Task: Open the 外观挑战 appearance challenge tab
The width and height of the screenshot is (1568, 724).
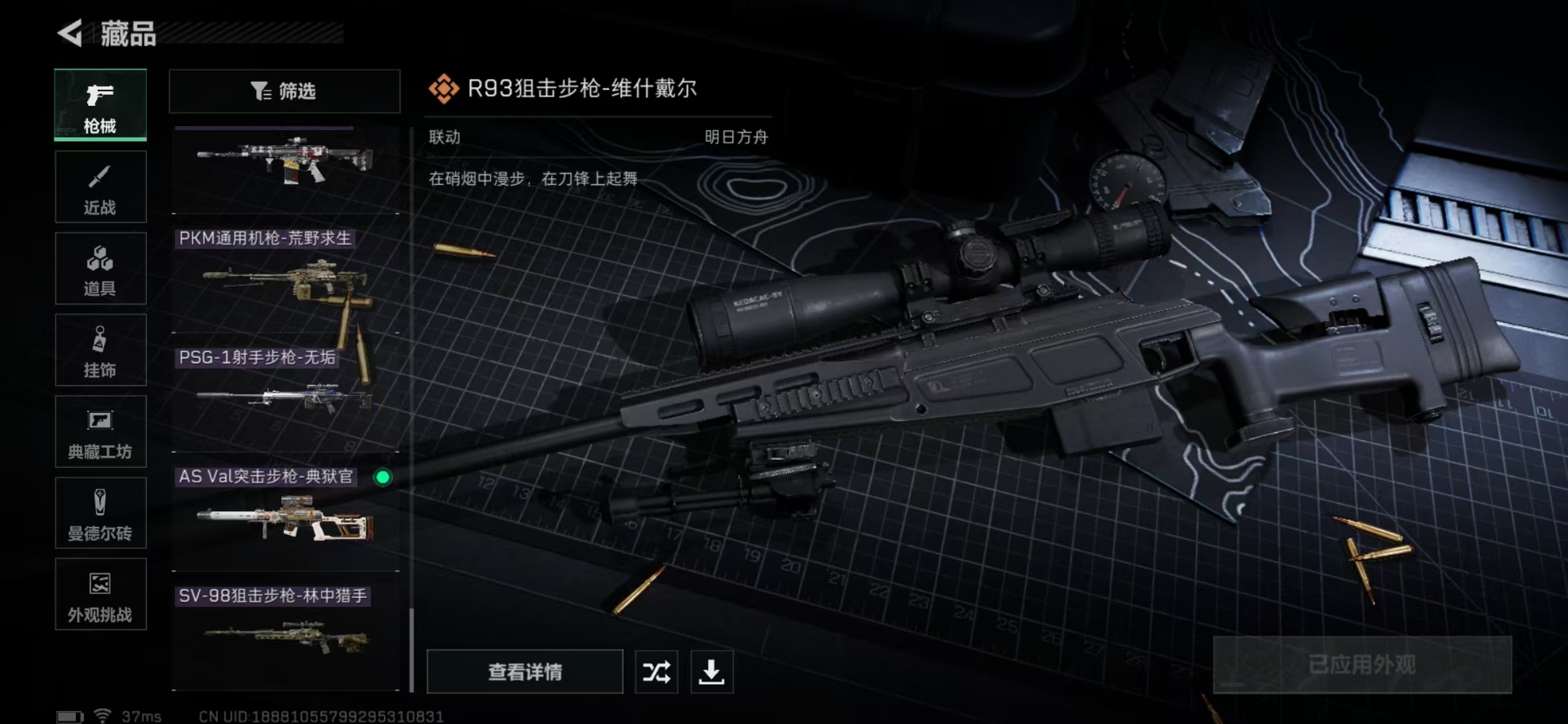Action: (101, 595)
